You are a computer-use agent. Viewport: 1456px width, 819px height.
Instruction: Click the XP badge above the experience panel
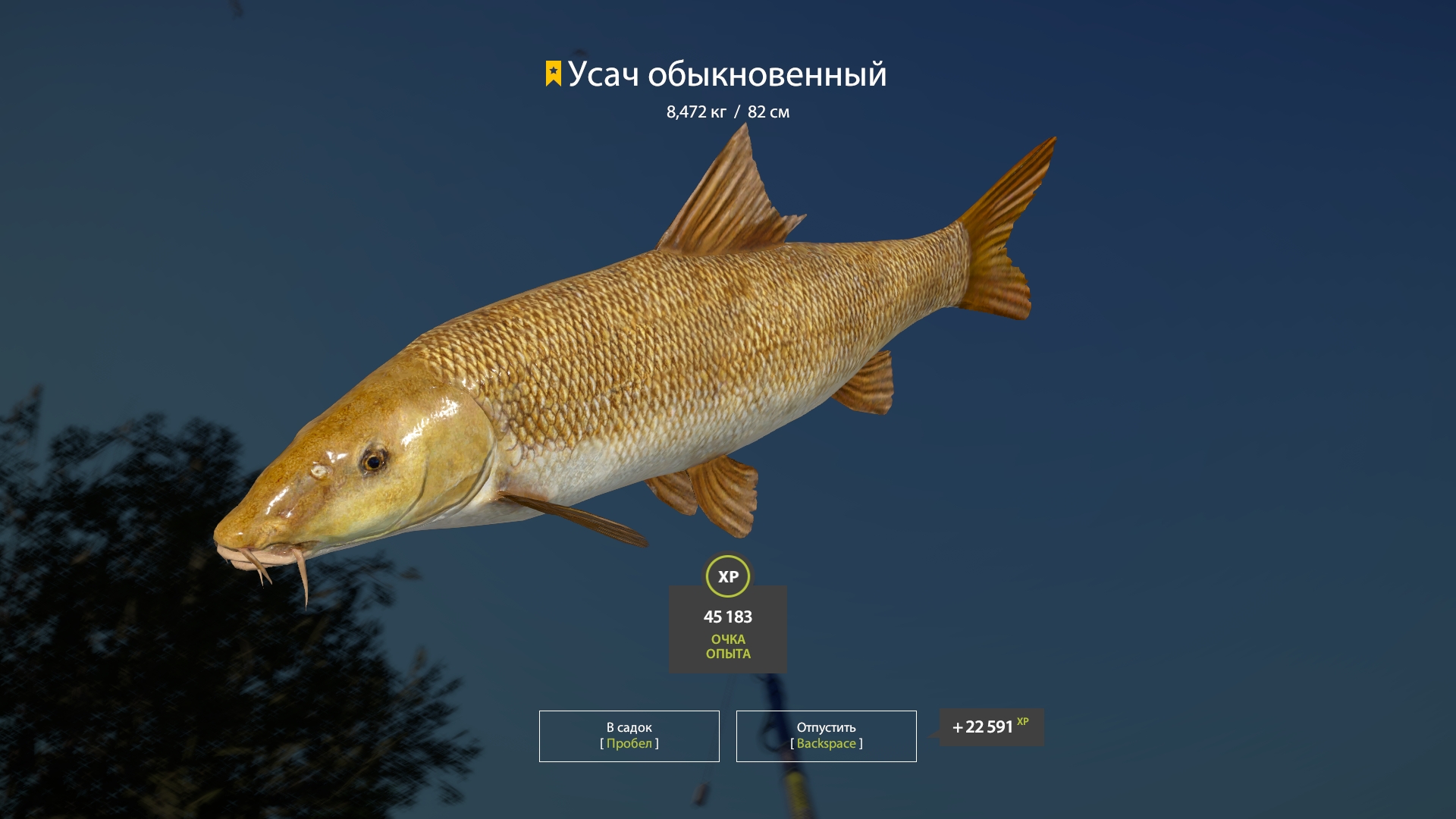[x=729, y=576]
